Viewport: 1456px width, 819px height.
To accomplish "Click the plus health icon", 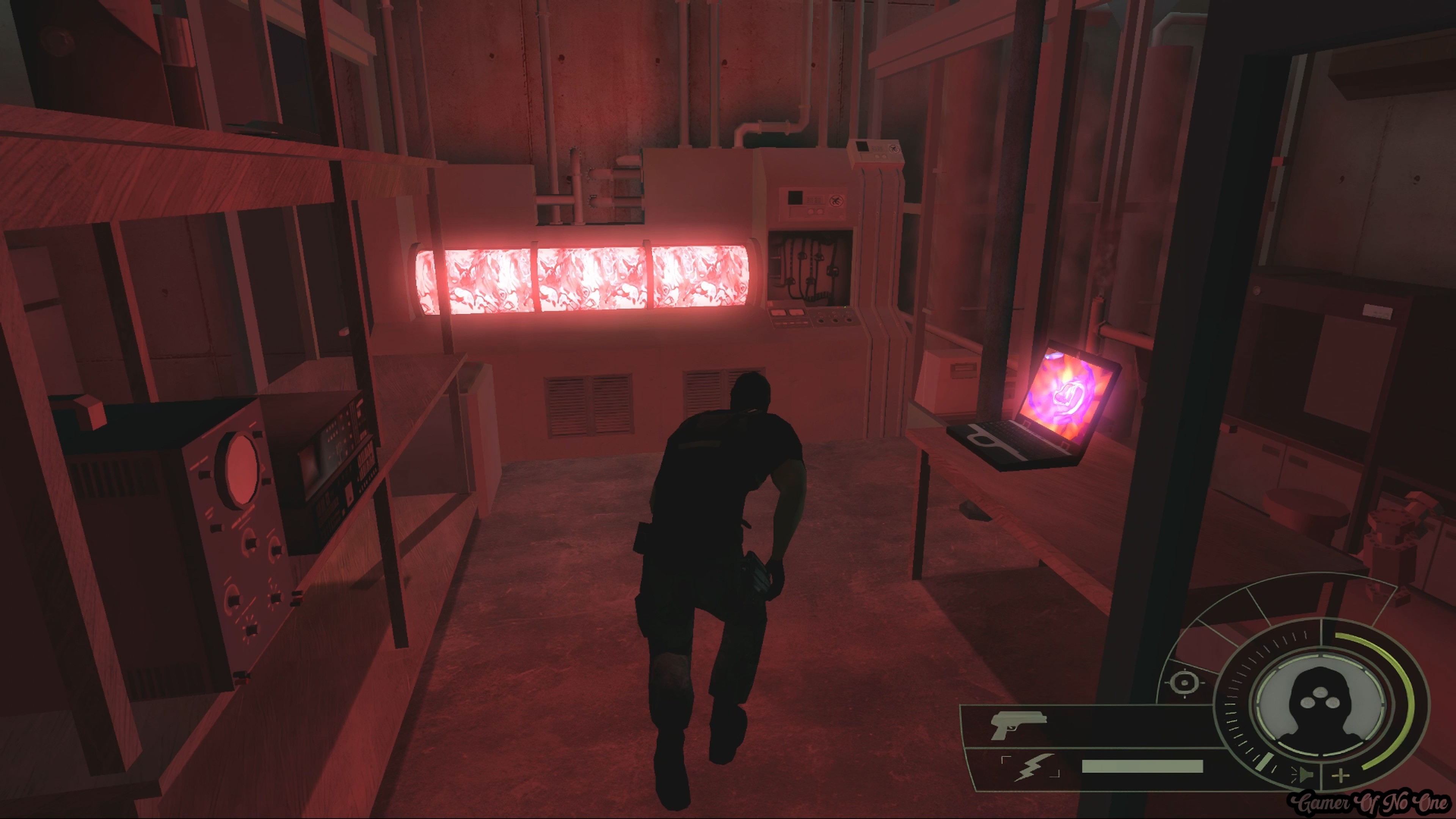I will coord(1340,775).
